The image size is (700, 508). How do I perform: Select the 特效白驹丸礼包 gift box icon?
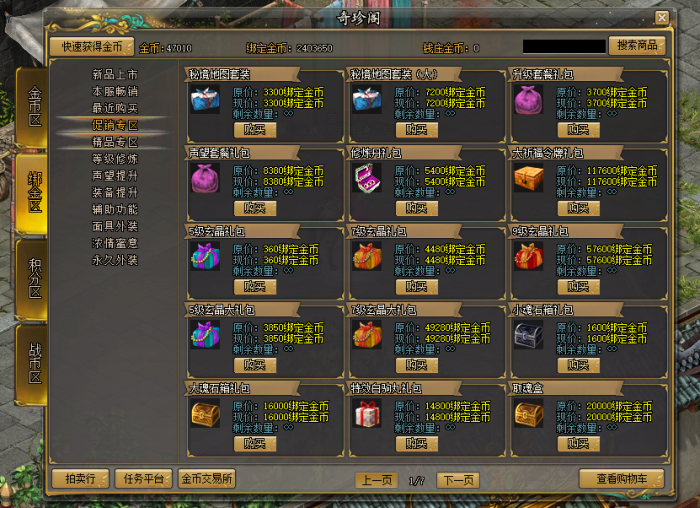pos(365,413)
